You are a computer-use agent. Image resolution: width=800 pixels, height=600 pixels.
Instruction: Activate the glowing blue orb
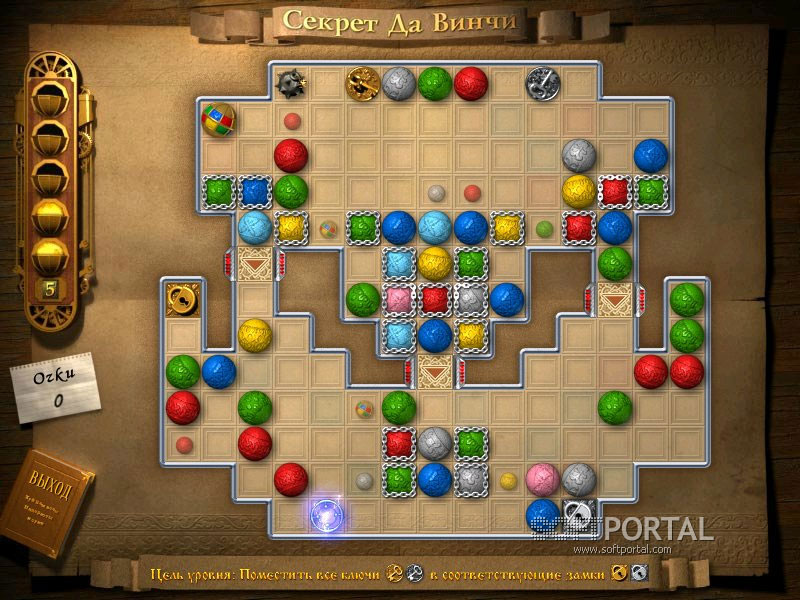coord(327,514)
